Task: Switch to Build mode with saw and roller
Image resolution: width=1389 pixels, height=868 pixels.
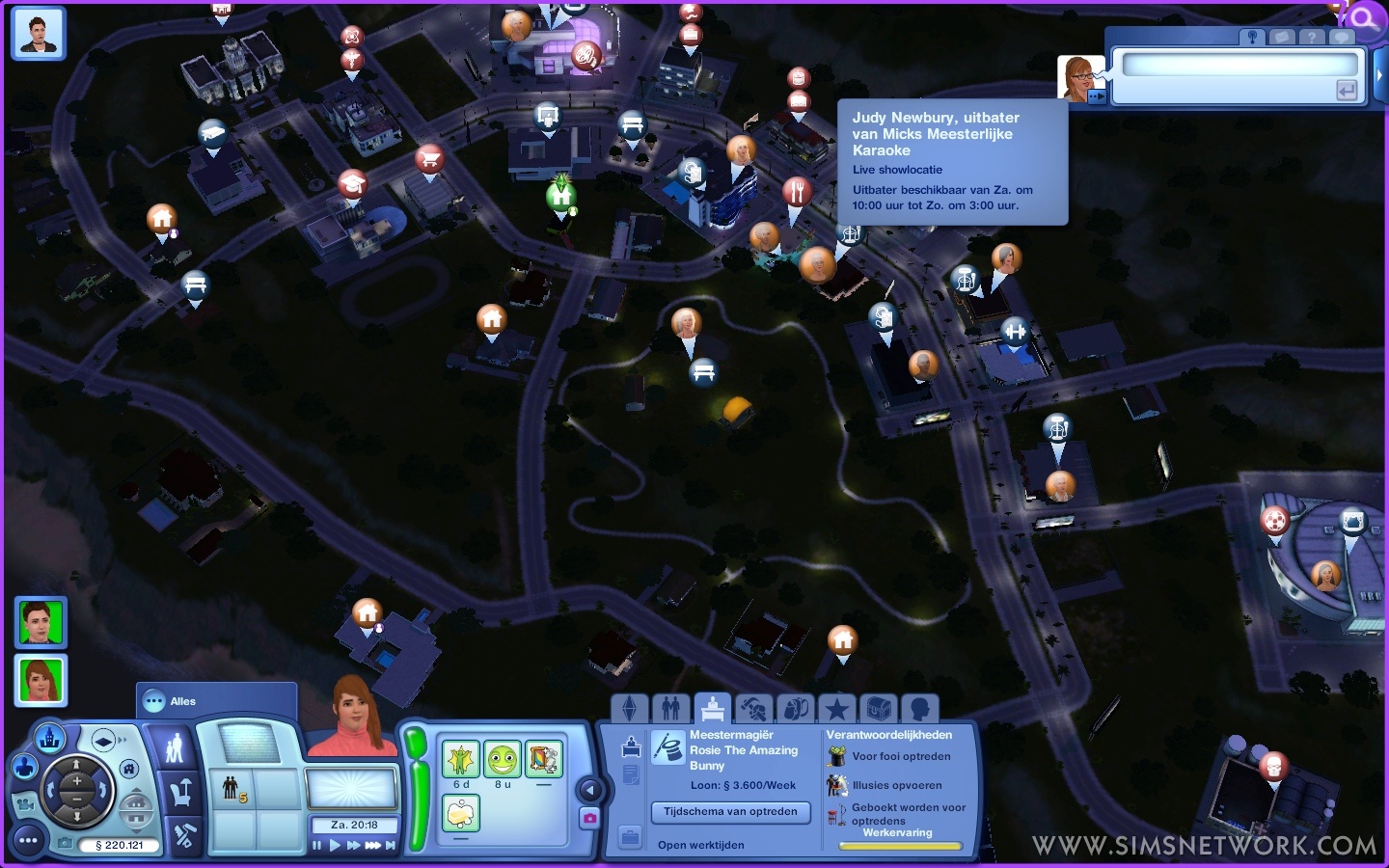Action: coord(183,835)
